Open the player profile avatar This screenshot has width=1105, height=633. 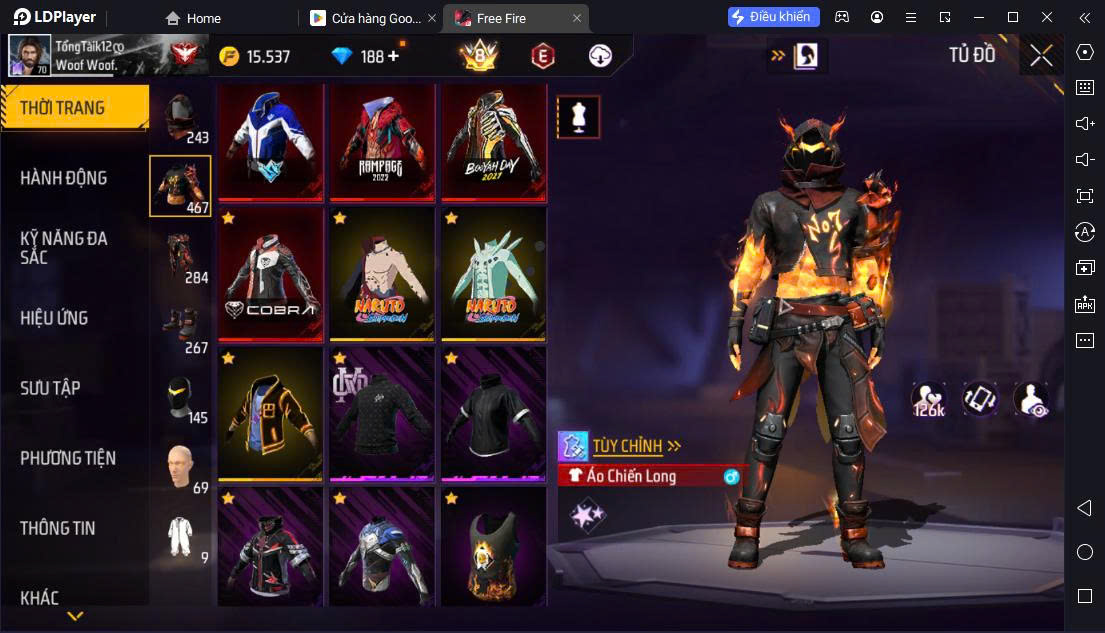coord(30,56)
